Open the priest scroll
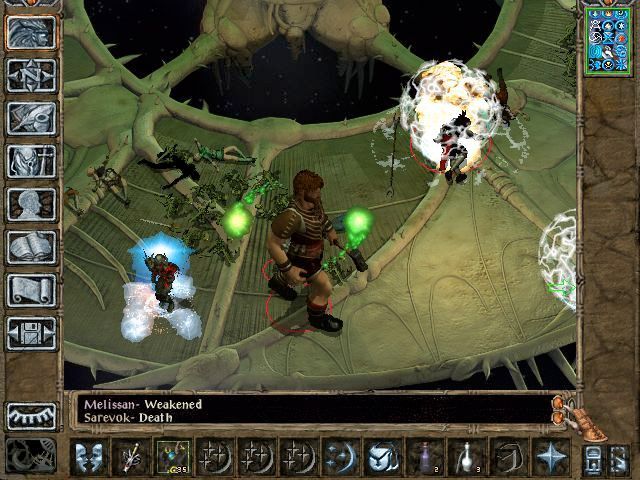 point(31,289)
